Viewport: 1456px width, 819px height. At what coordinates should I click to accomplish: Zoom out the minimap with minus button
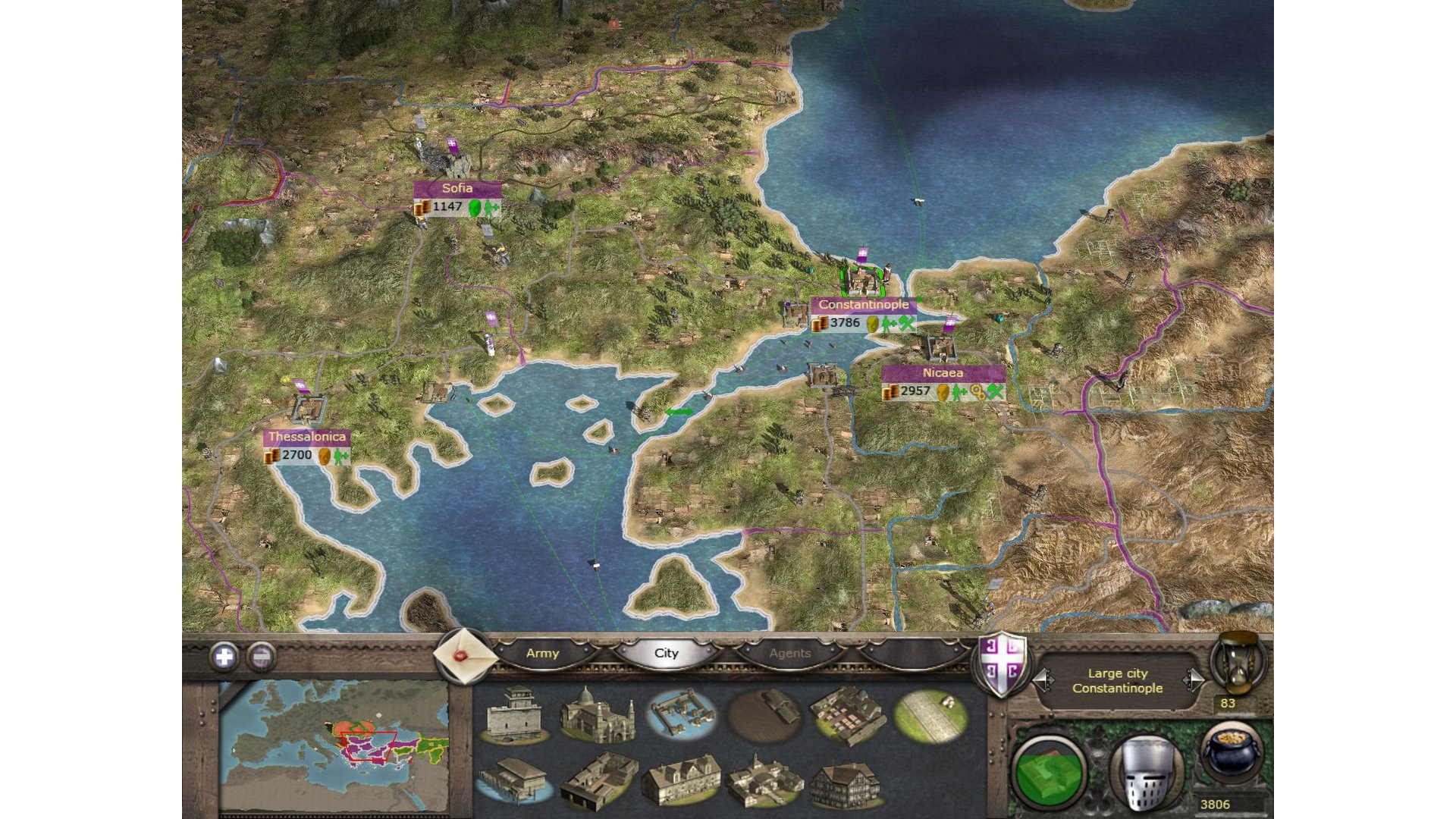261,657
